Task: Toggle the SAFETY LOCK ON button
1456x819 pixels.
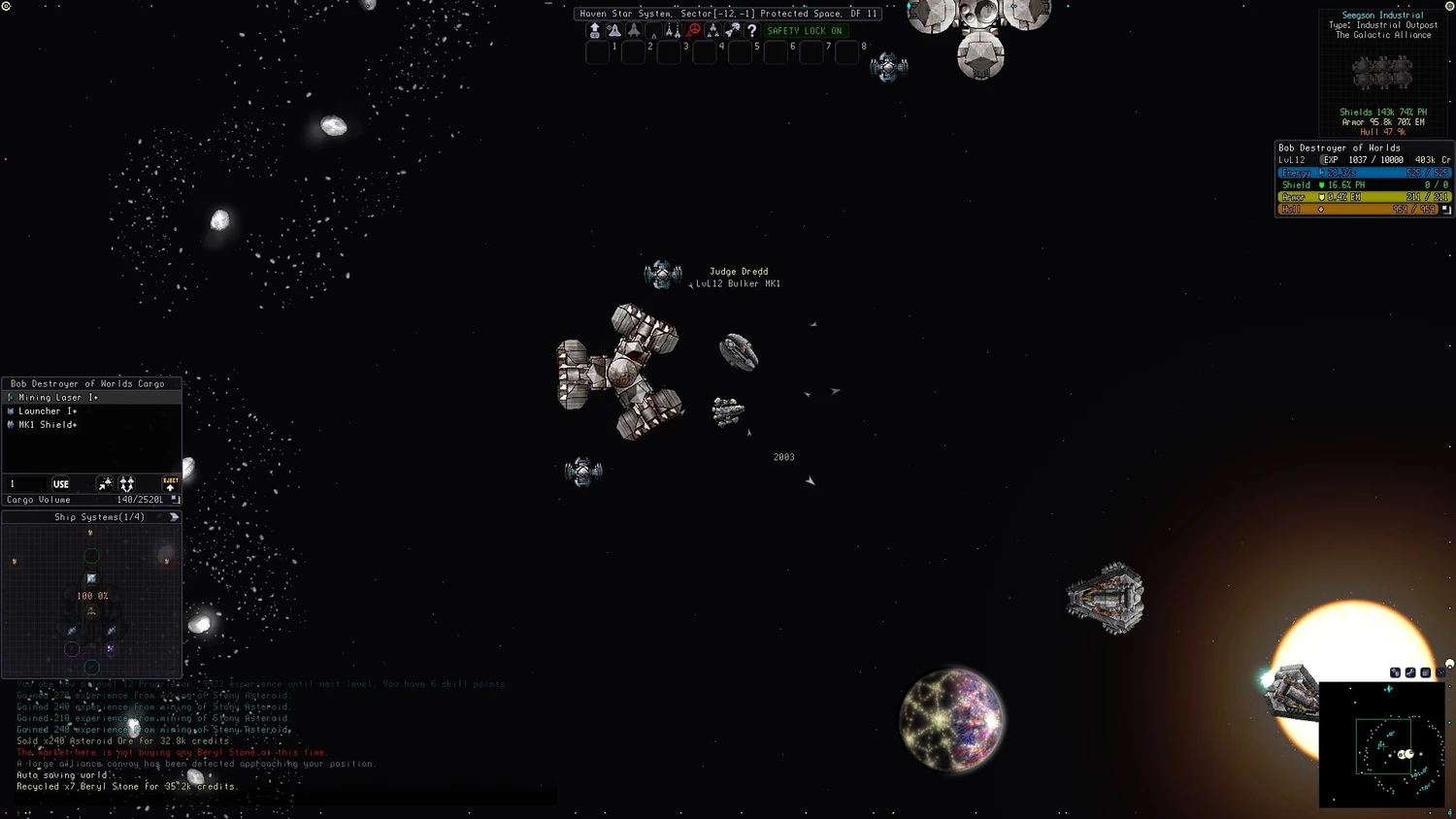Action: pyautogui.click(x=804, y=31)
